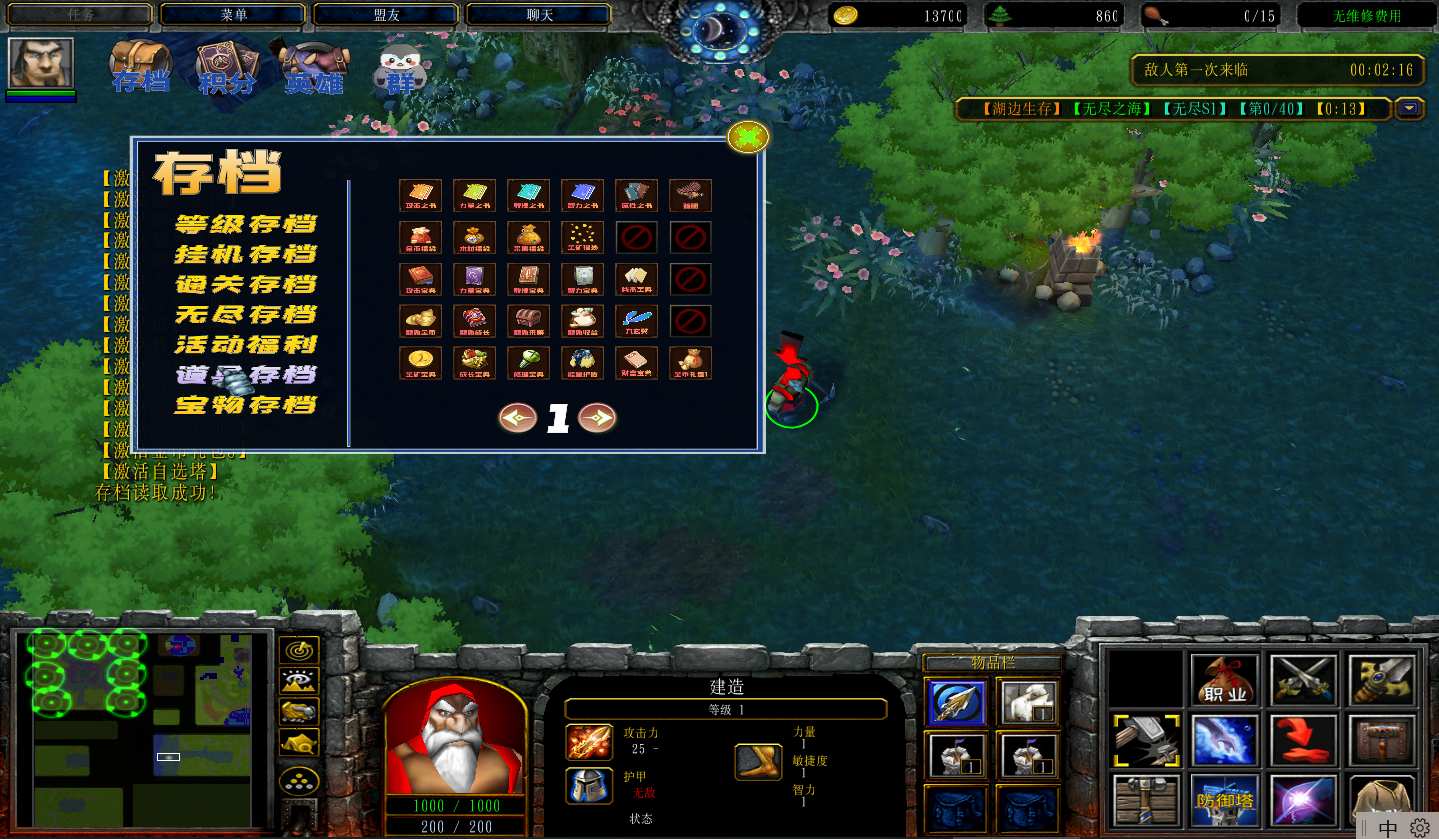Click the 英雄 hero icon at top

pos(313,68)
